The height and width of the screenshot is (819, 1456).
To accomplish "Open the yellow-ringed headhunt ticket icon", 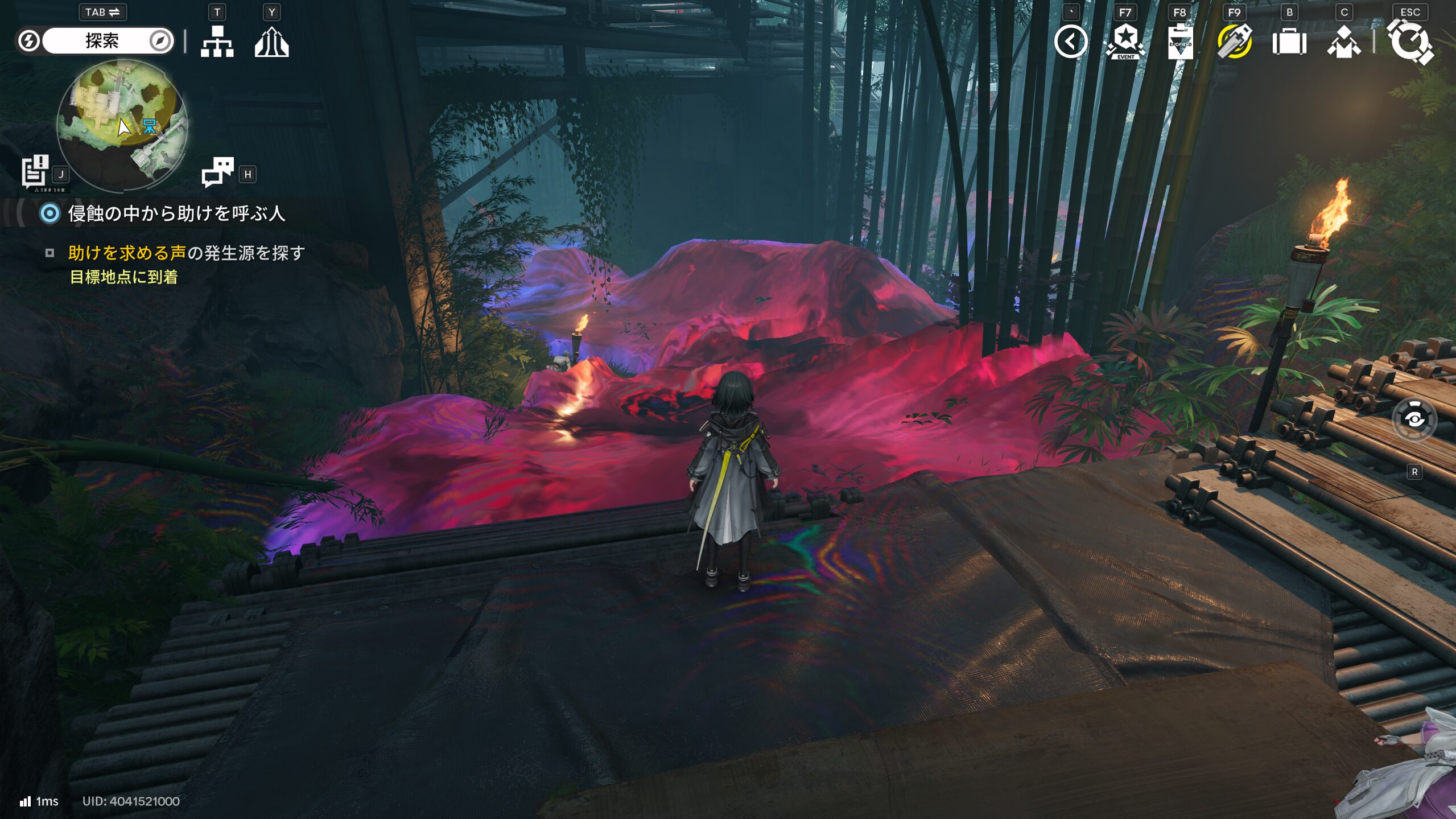I will click(x=1234, y=42).
